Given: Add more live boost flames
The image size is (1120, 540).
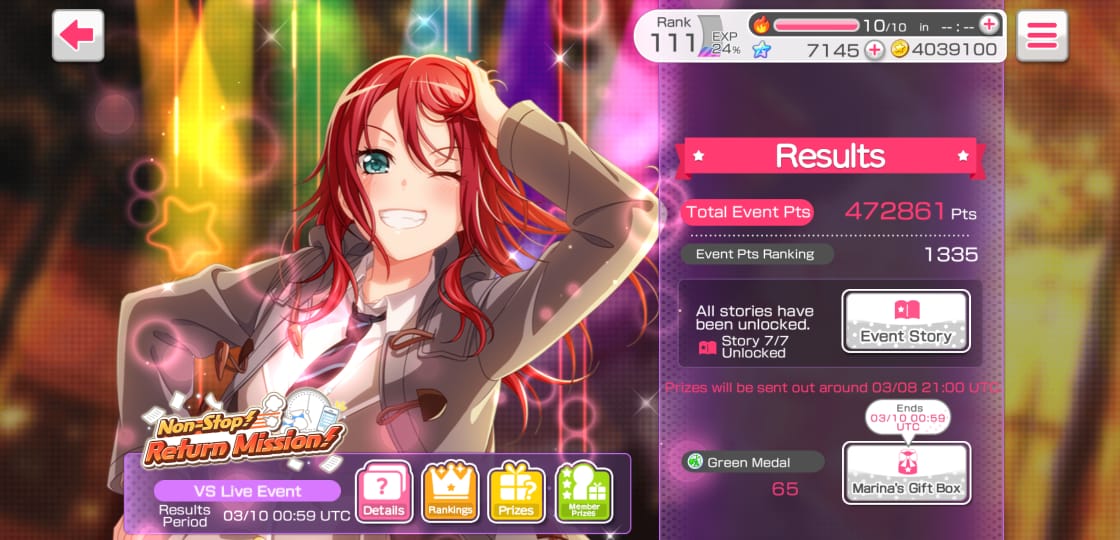Looking at the screenshot, I should pyautogui.click(x=989, y=24).
